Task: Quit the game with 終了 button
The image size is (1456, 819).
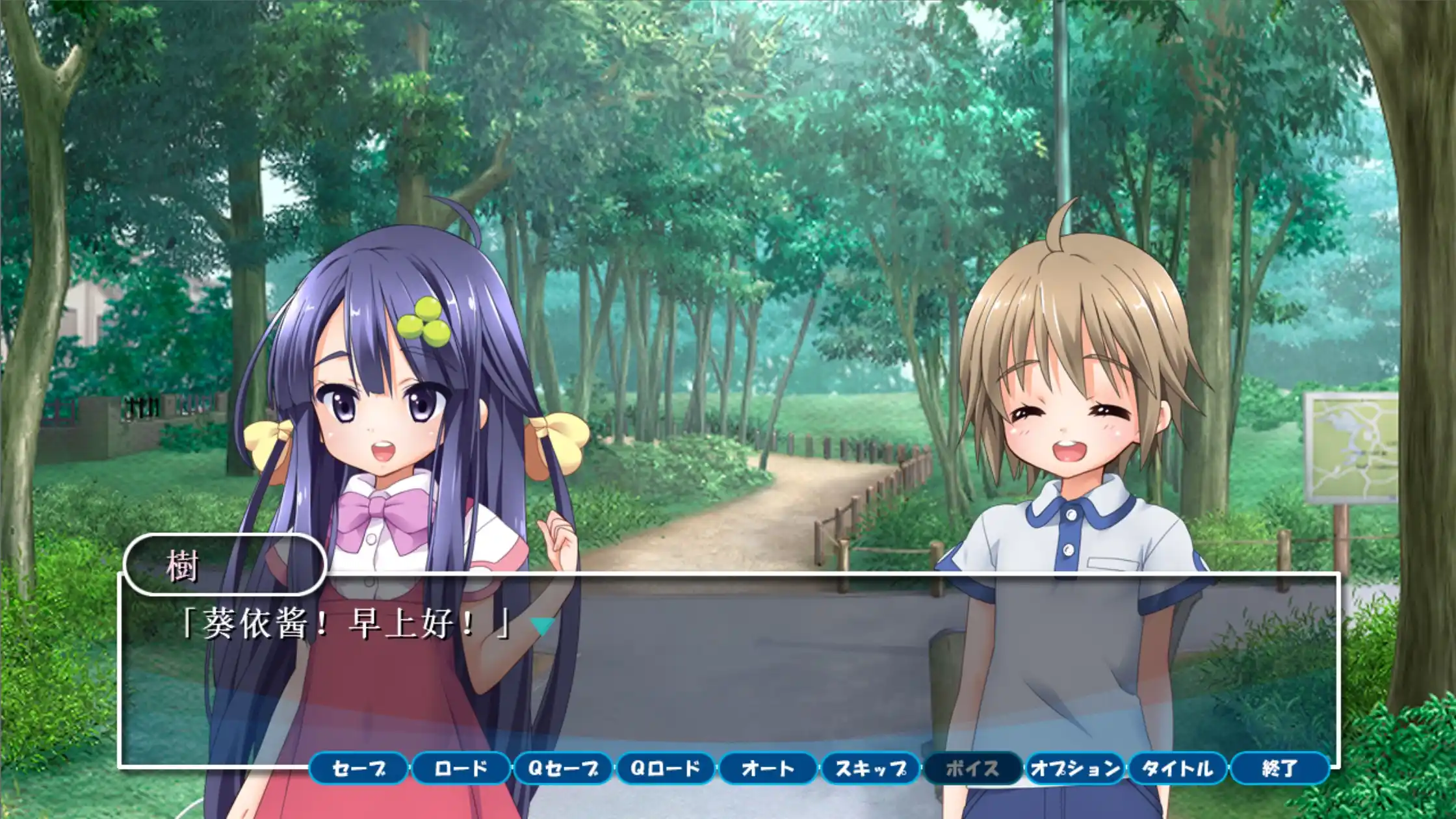Action: coord(1279,769)
